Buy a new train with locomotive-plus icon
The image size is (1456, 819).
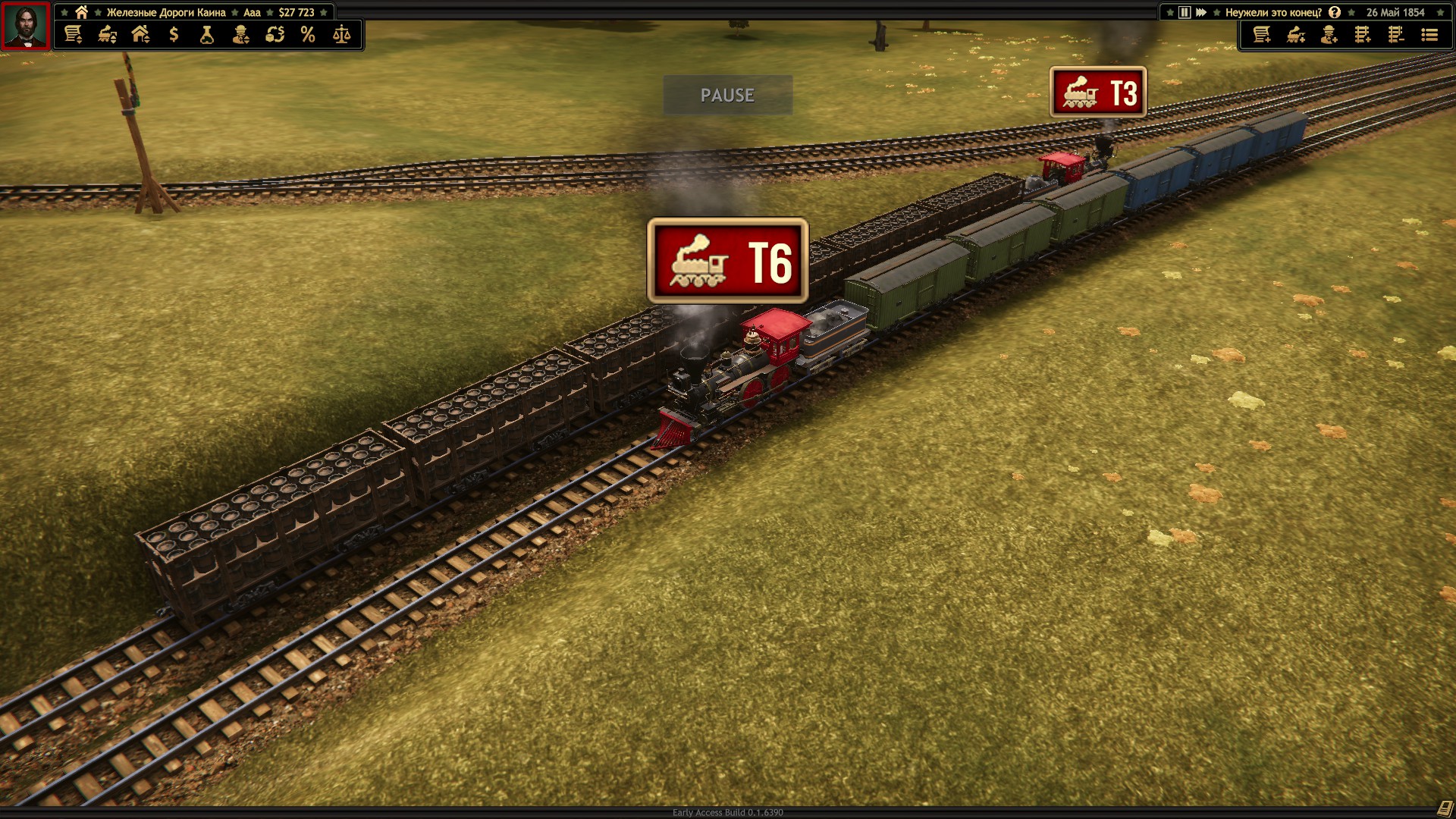pos(1296,35)
